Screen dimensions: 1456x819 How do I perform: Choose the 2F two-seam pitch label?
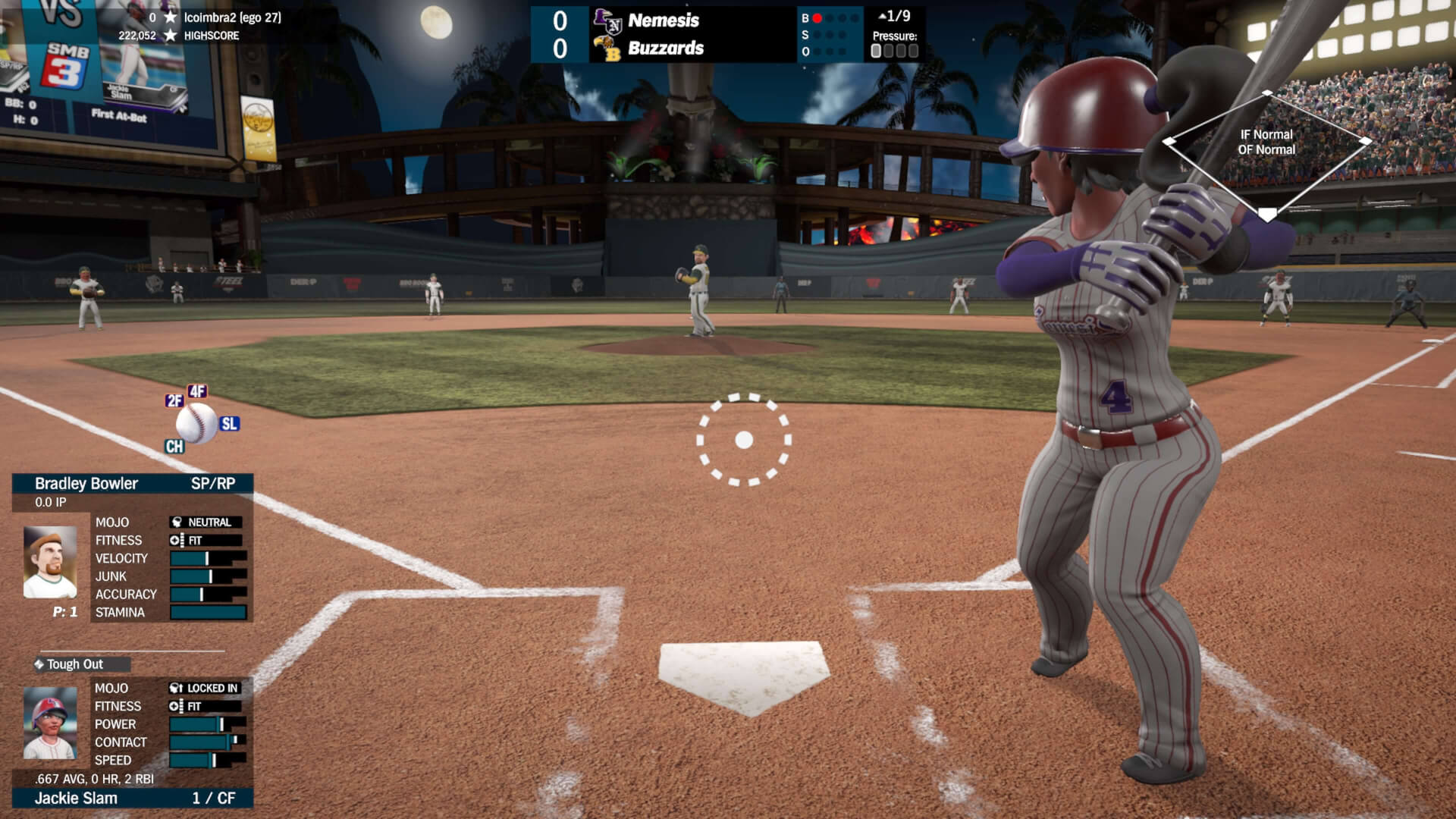[174, 400]
